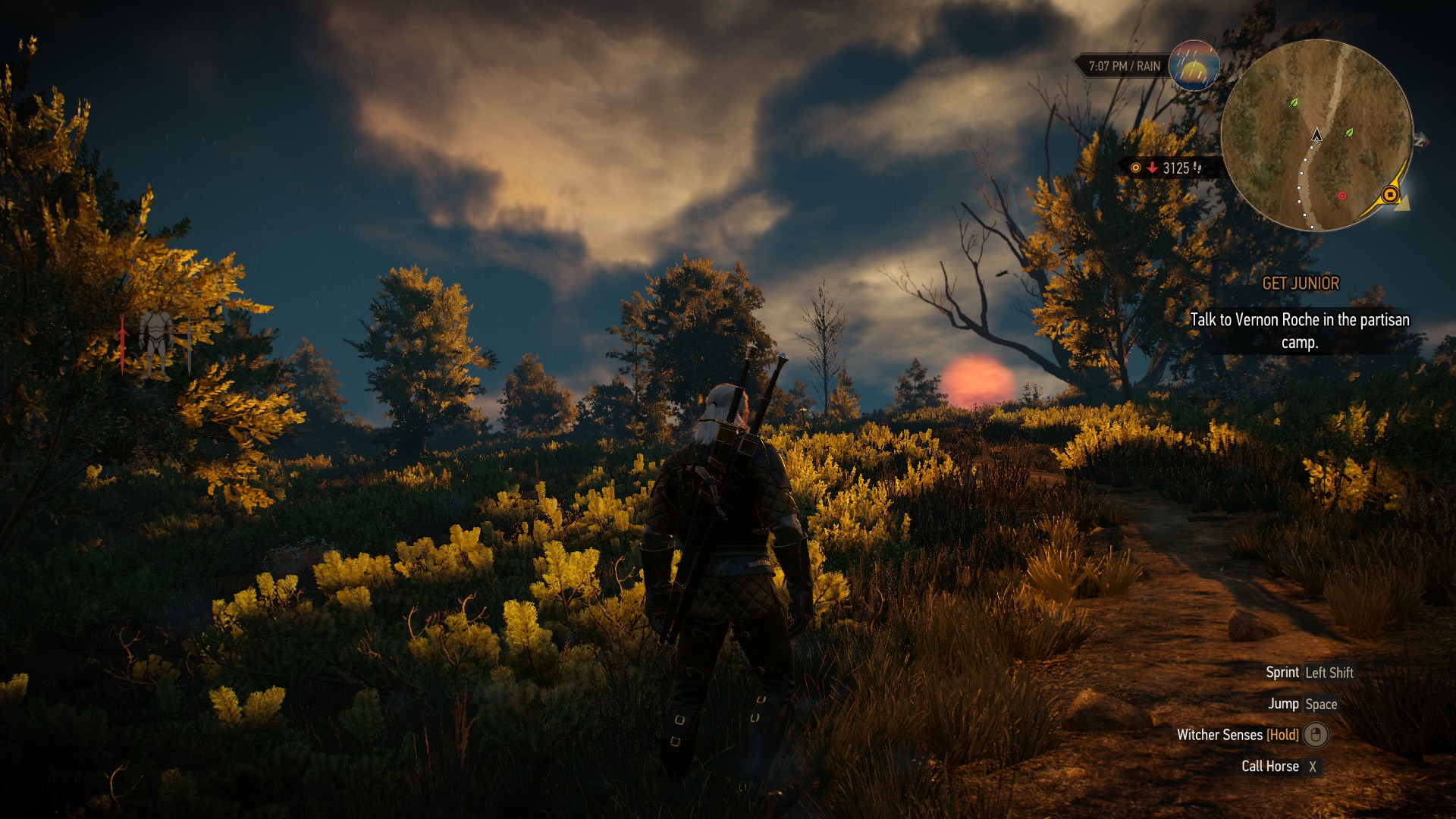Click the damaged equipment armor figure indicator
This screenshot has width=1456, height=819.
click(x=156, y=345)
